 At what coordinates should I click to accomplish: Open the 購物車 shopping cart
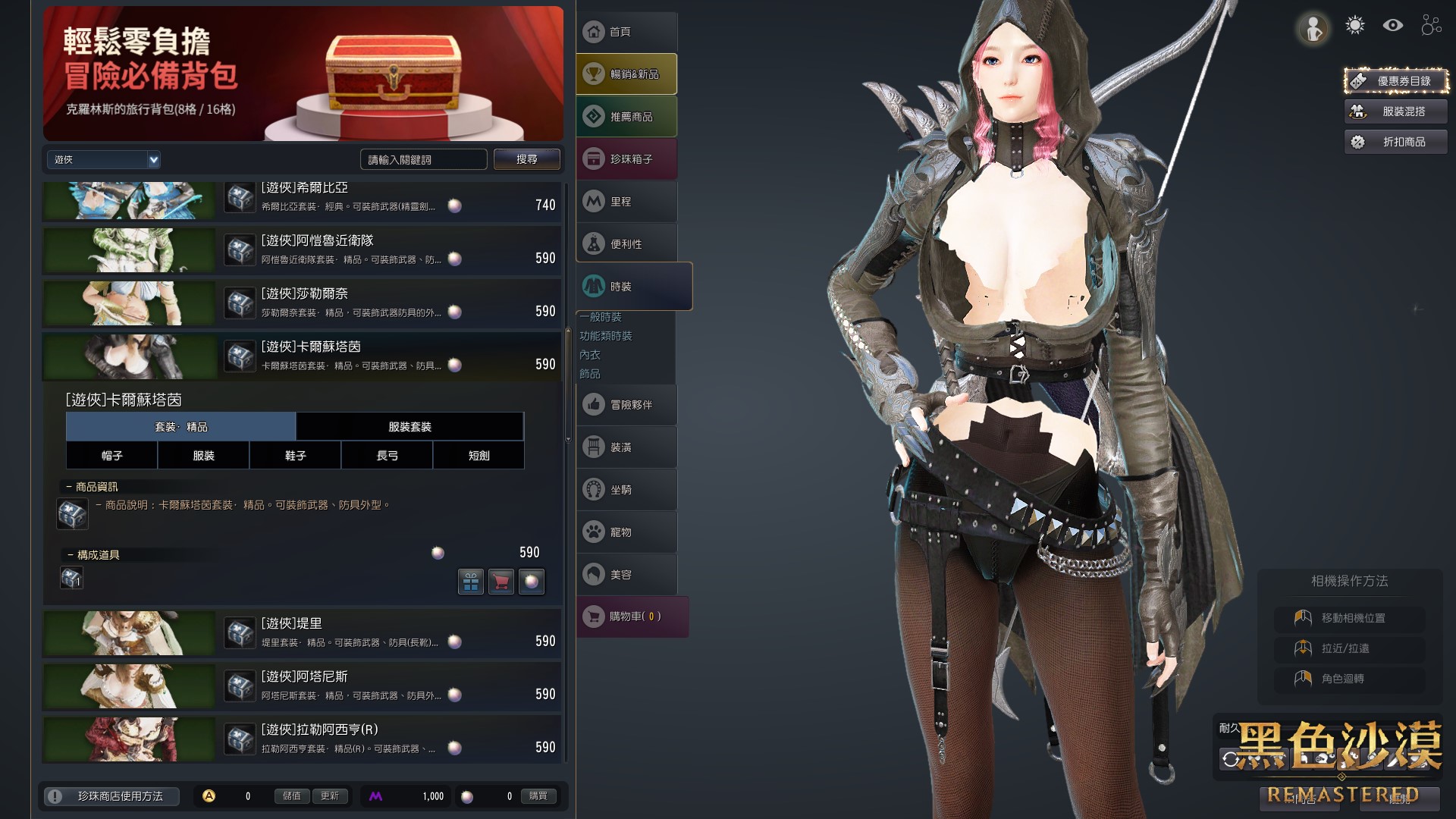pyautogui.click(x=632, y=617)
